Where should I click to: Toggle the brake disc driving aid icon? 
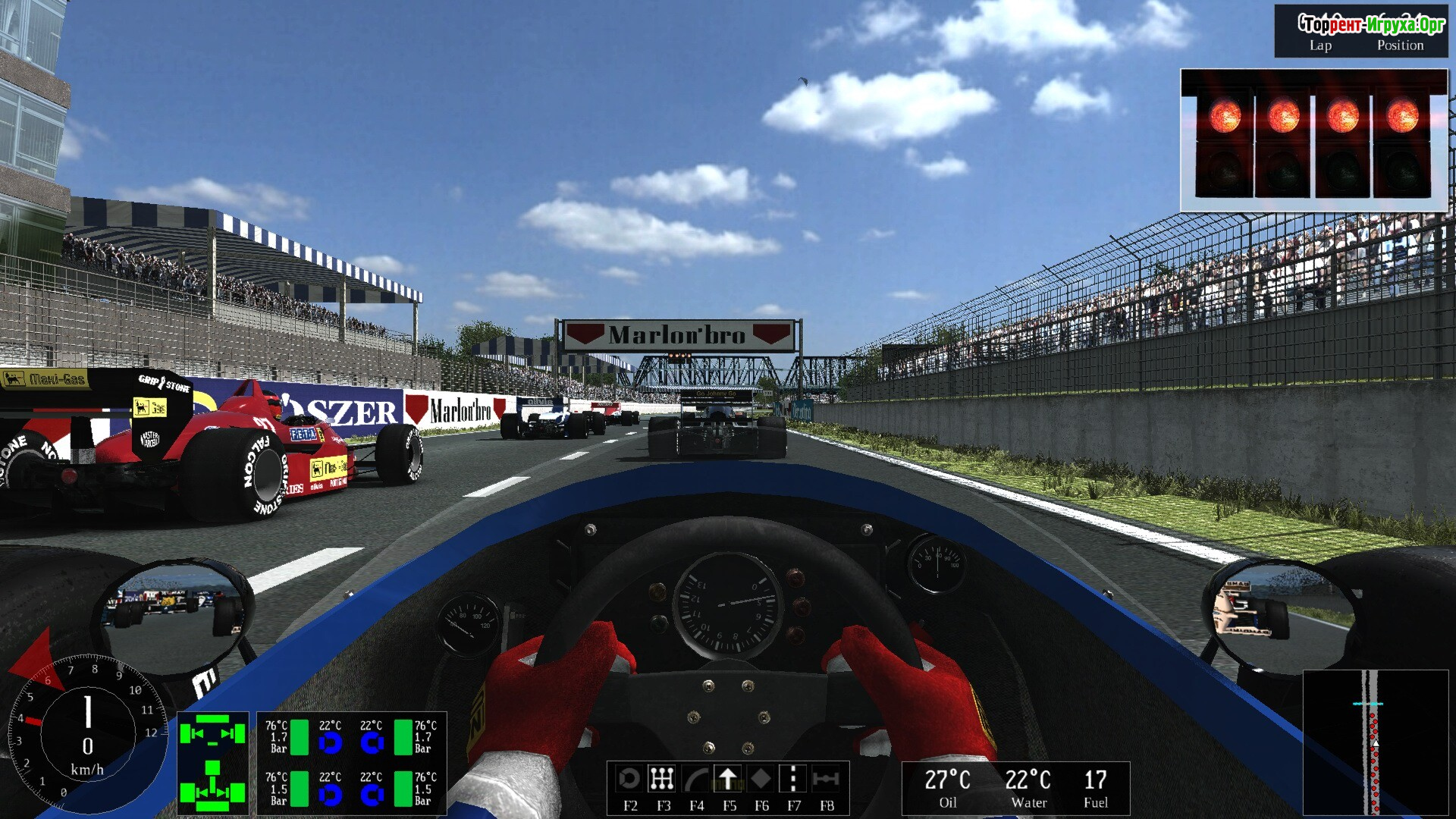[x=629, y=779]
